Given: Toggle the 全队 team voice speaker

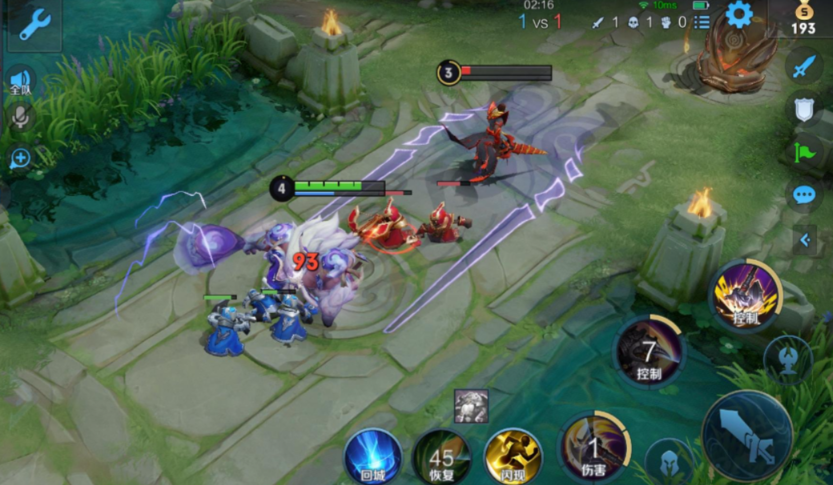Looking at the screenshot, I should (x=20, y=82).
